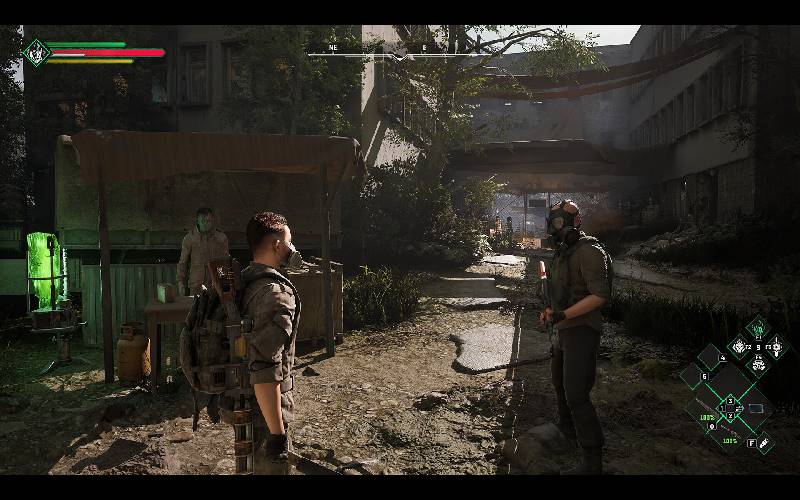
Task: Select the device item in the weapon wheel
Action: coord(755,408)
